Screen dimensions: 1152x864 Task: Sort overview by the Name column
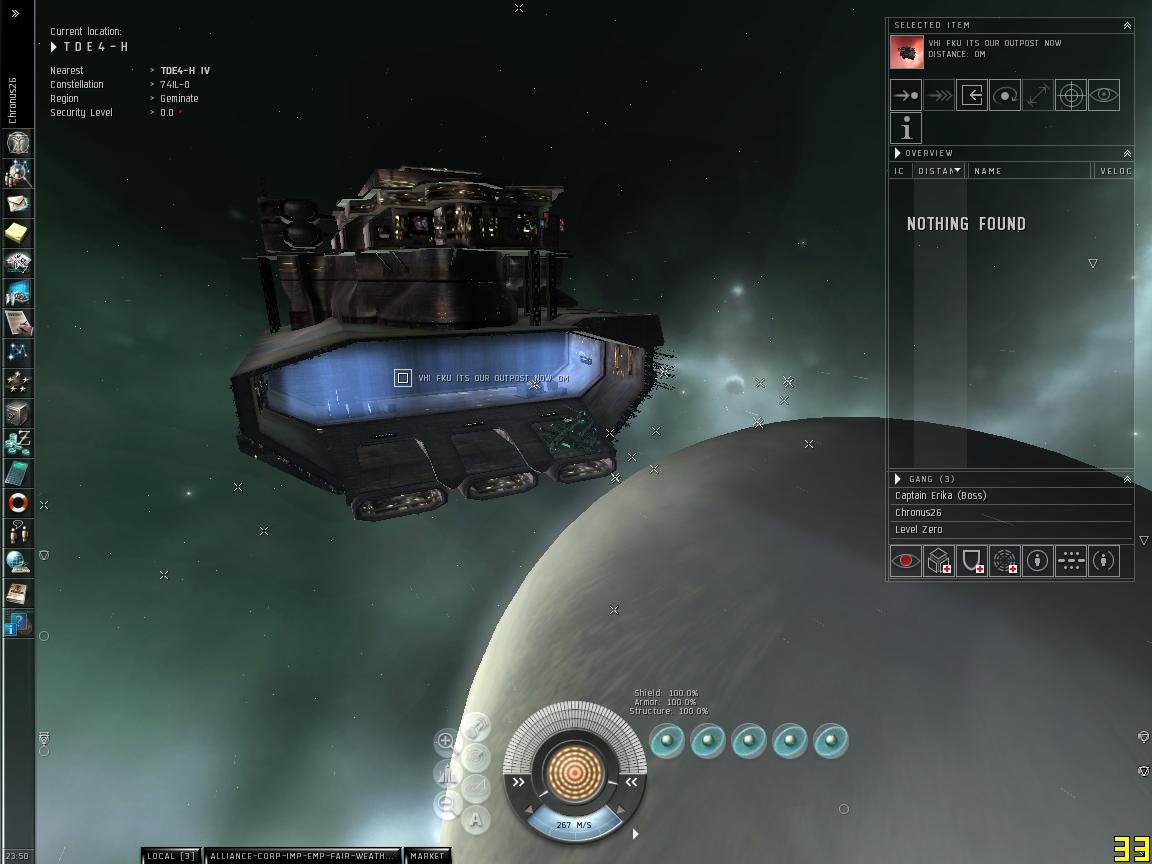[1030, 171]
